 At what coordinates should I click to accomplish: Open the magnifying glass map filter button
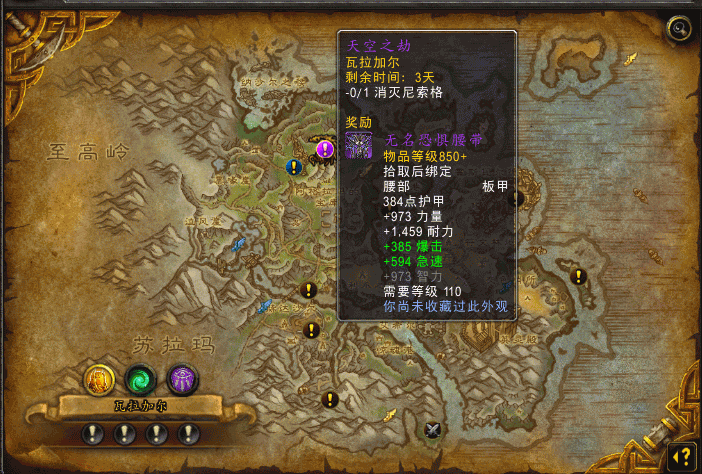[680, 29]
